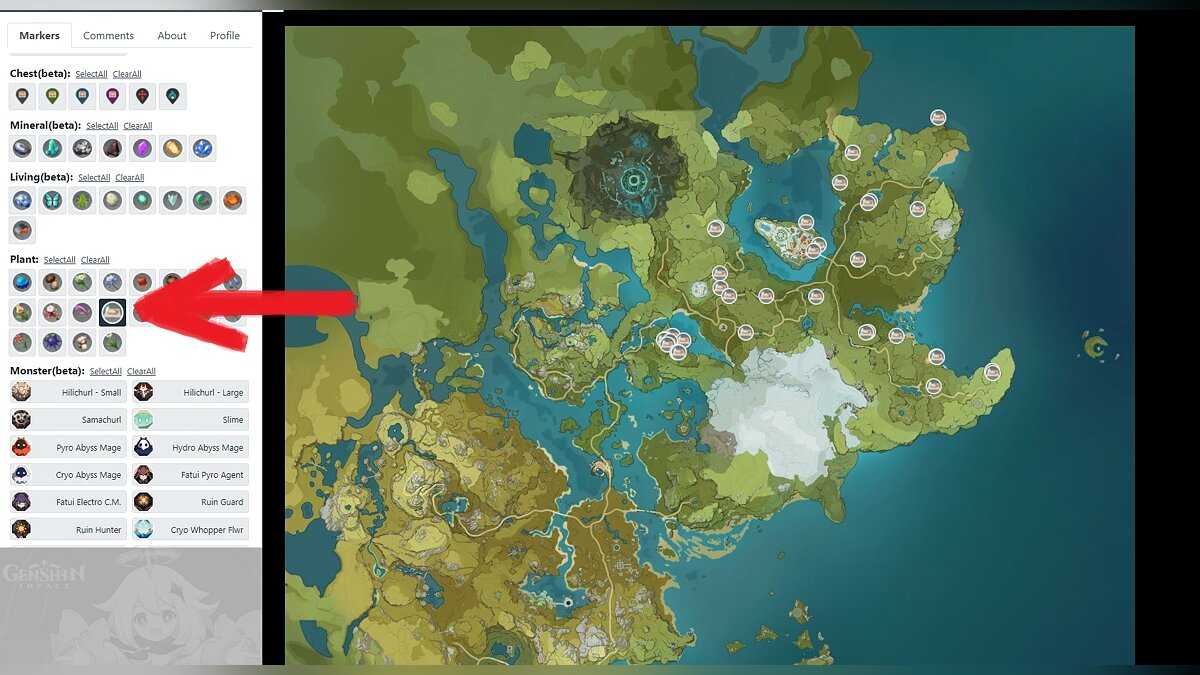Viewport: 1200px width, 675px height.
Task: Enable the purple crystal Mineral filter
Action: [143, 149]
